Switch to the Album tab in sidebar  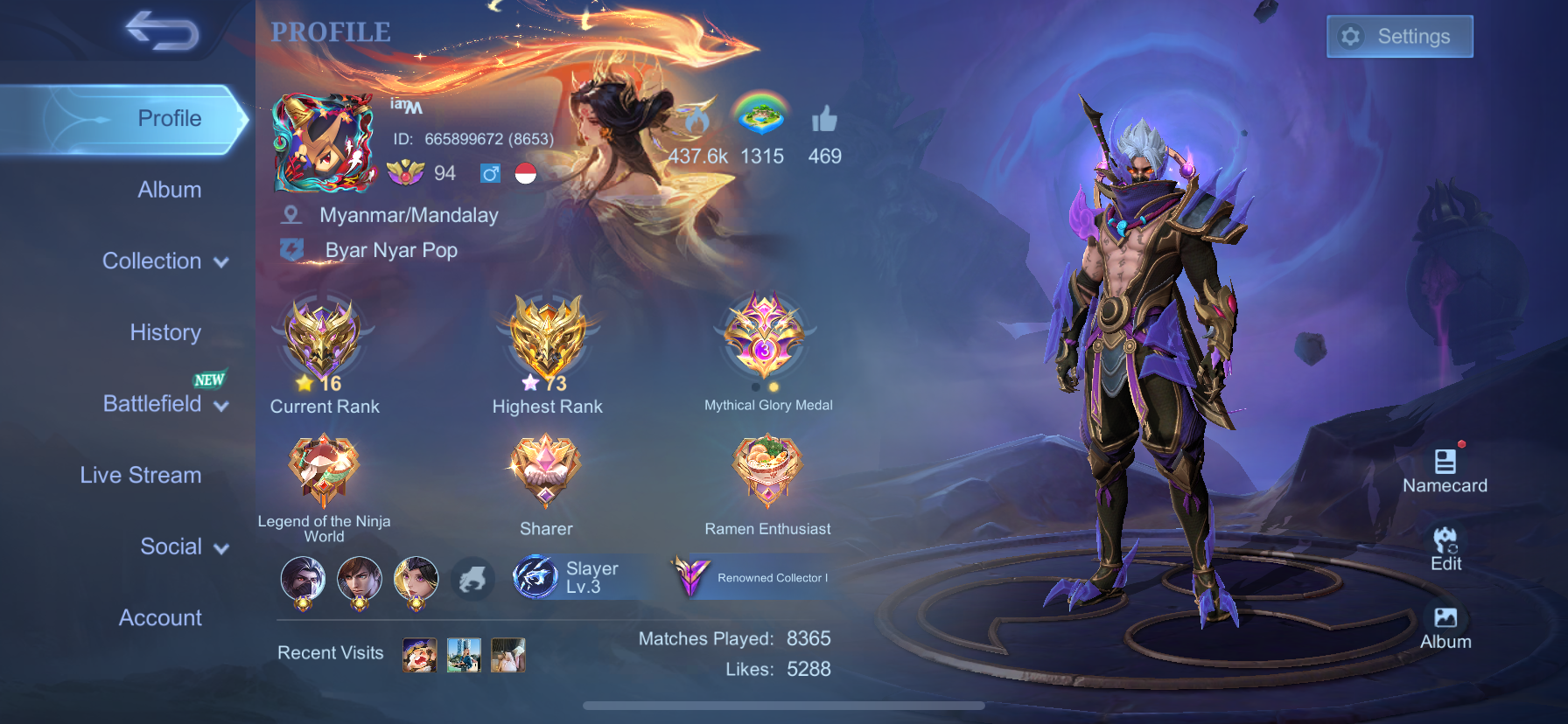point(169,190)
